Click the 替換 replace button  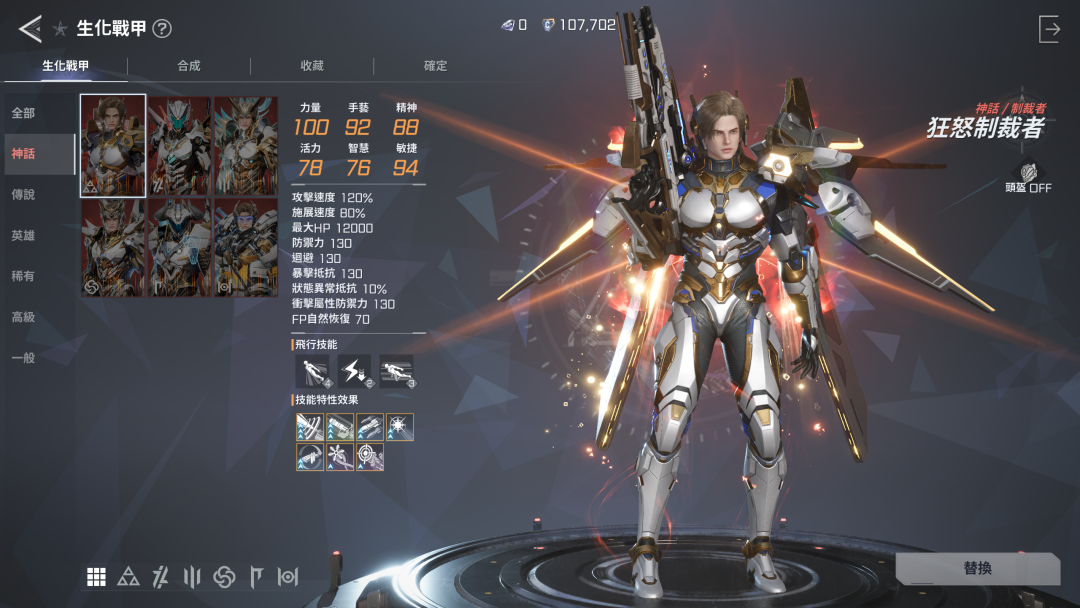coord(977,568)
